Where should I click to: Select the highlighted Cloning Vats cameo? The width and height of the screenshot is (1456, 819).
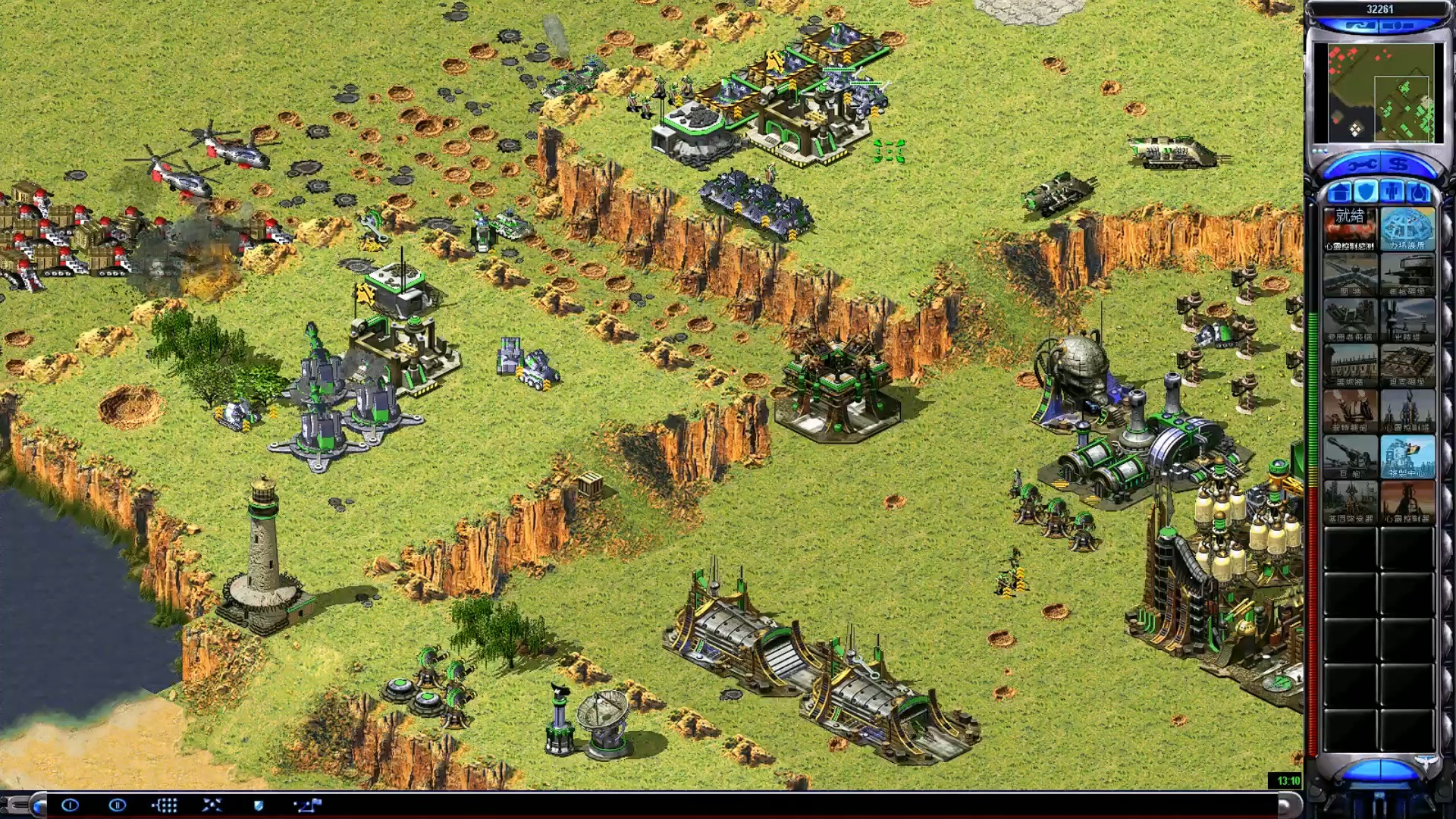tap(1407, 456)
